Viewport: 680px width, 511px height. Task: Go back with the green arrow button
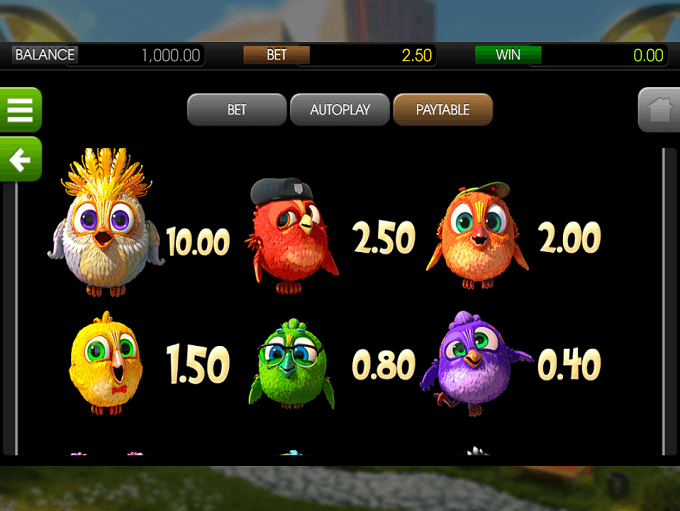tap(20, 159)
